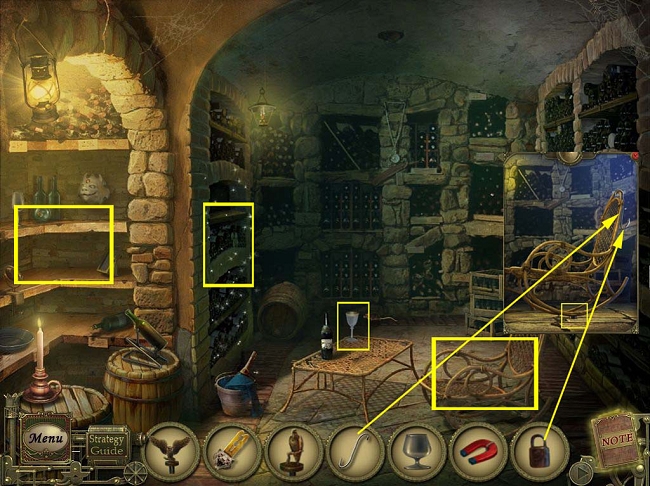Click the inventory scroll-right arrow
The image size is (650, 486).
(x=578, y=467)
